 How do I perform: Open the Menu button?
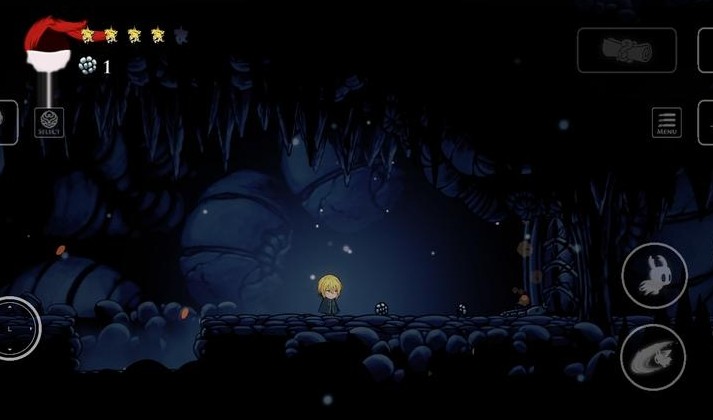pos(667,122)
